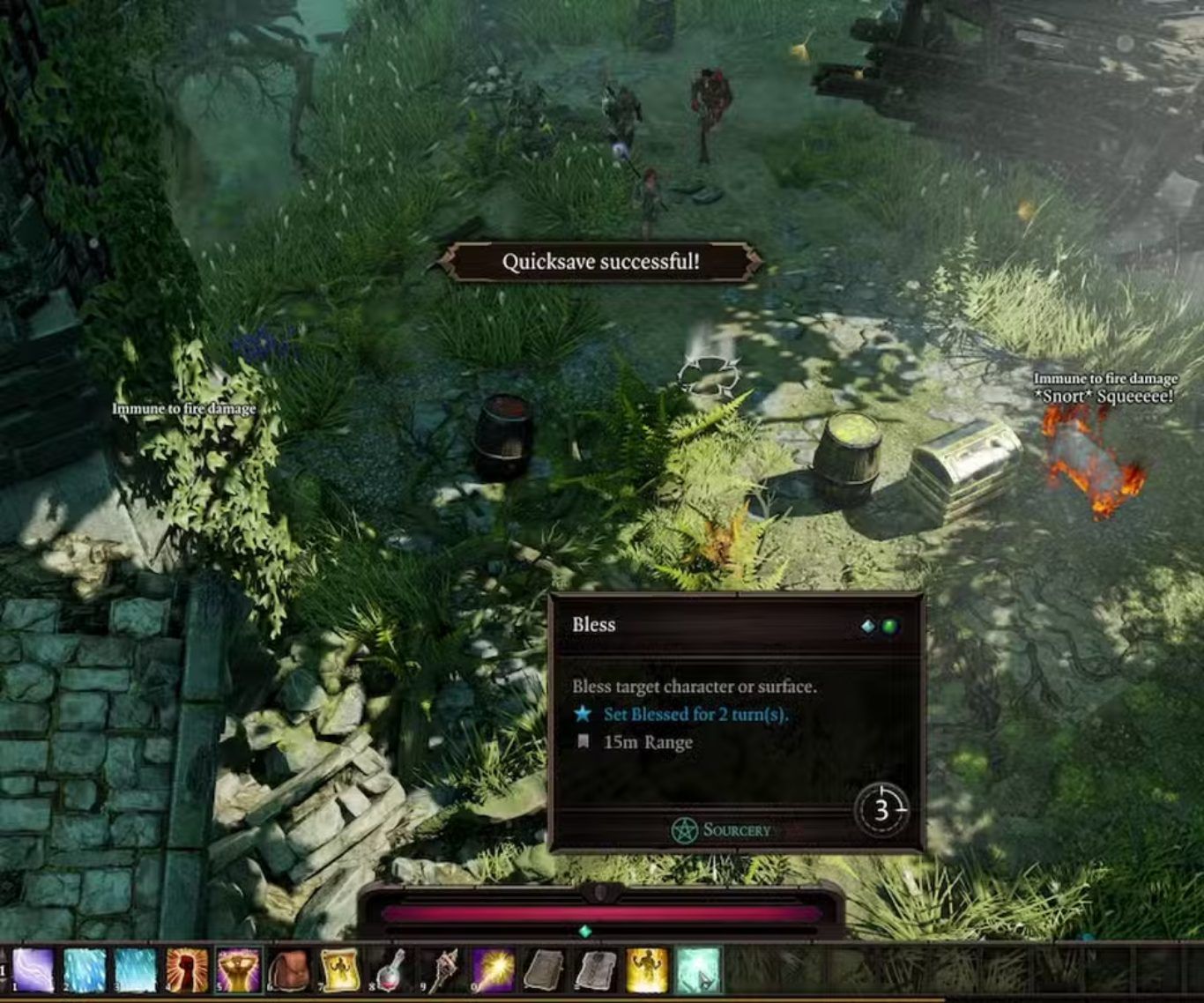Select the mace item in hotbar slot 9
1204x1003 pixels.
point(442,970)
